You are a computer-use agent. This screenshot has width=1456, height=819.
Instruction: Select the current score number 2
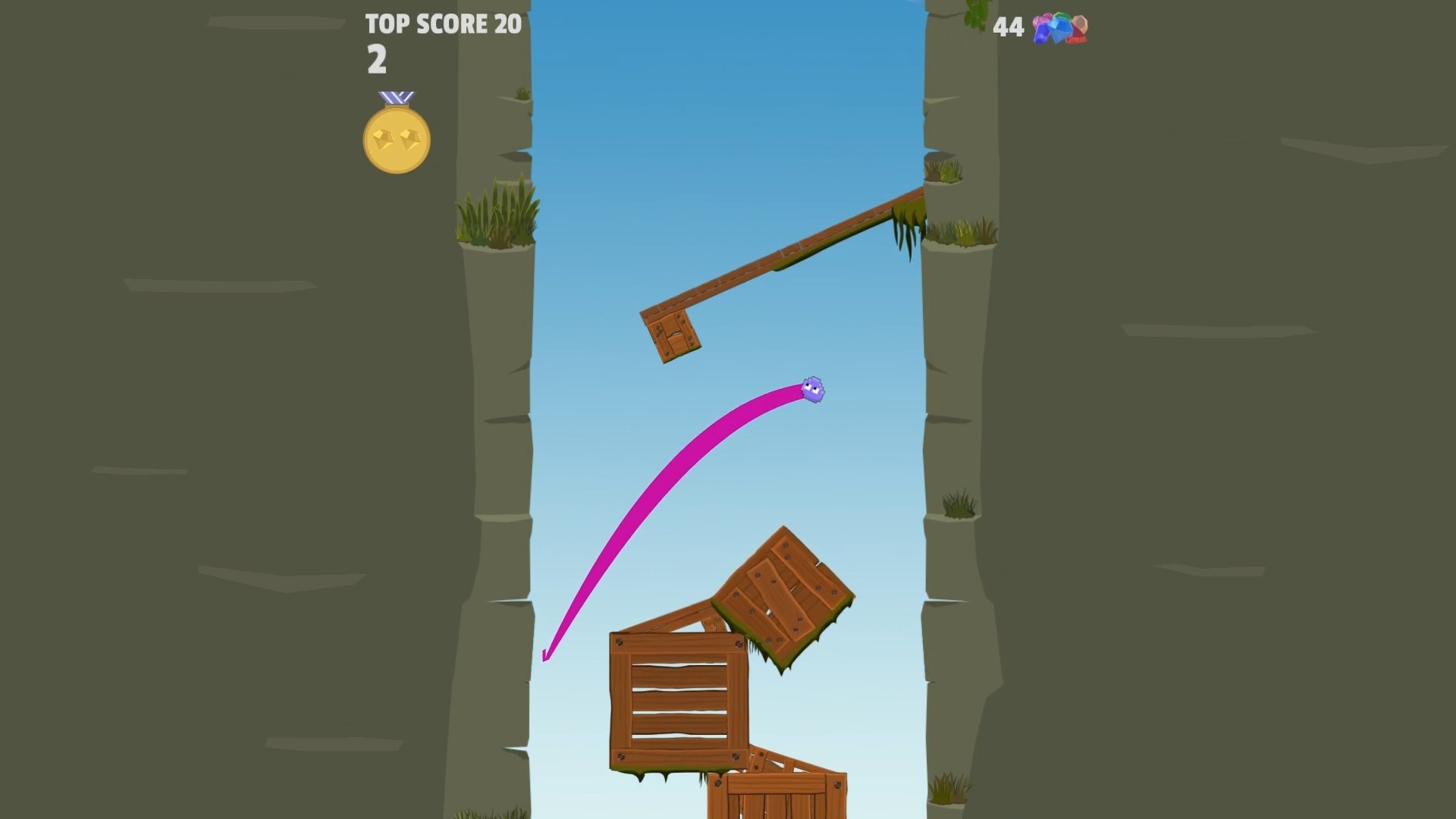[377, 61]
